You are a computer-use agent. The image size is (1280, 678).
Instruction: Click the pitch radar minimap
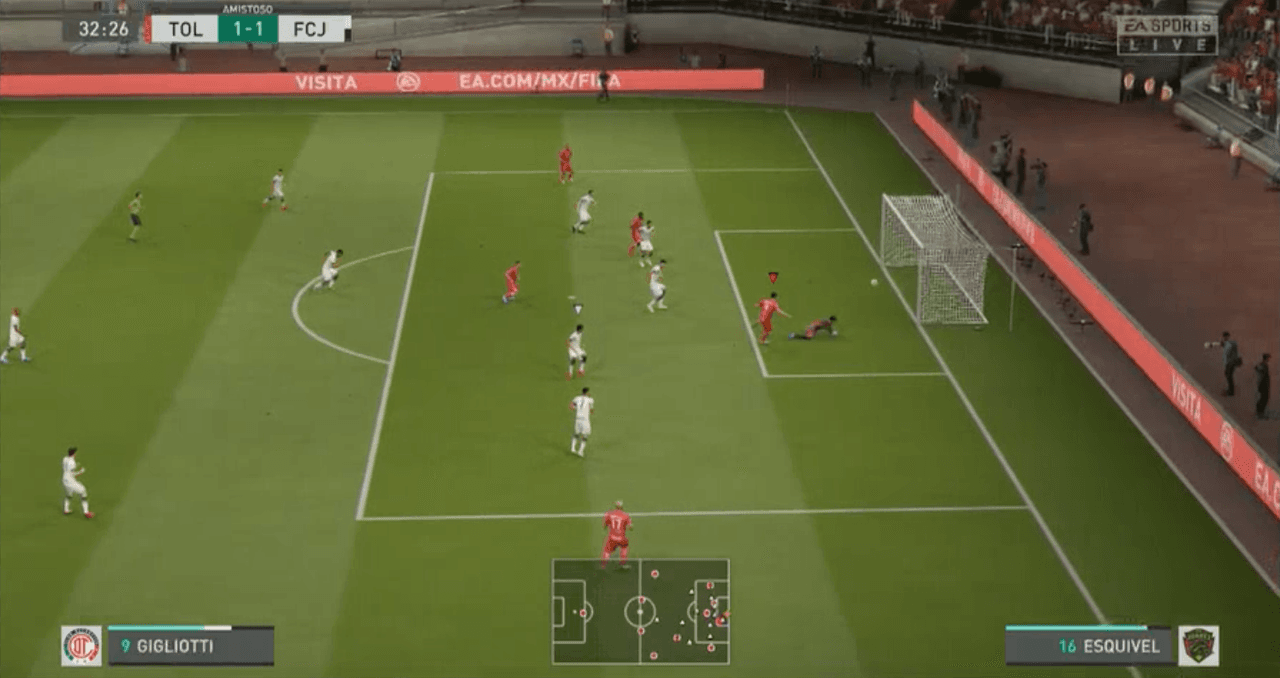tap(640, 611)
